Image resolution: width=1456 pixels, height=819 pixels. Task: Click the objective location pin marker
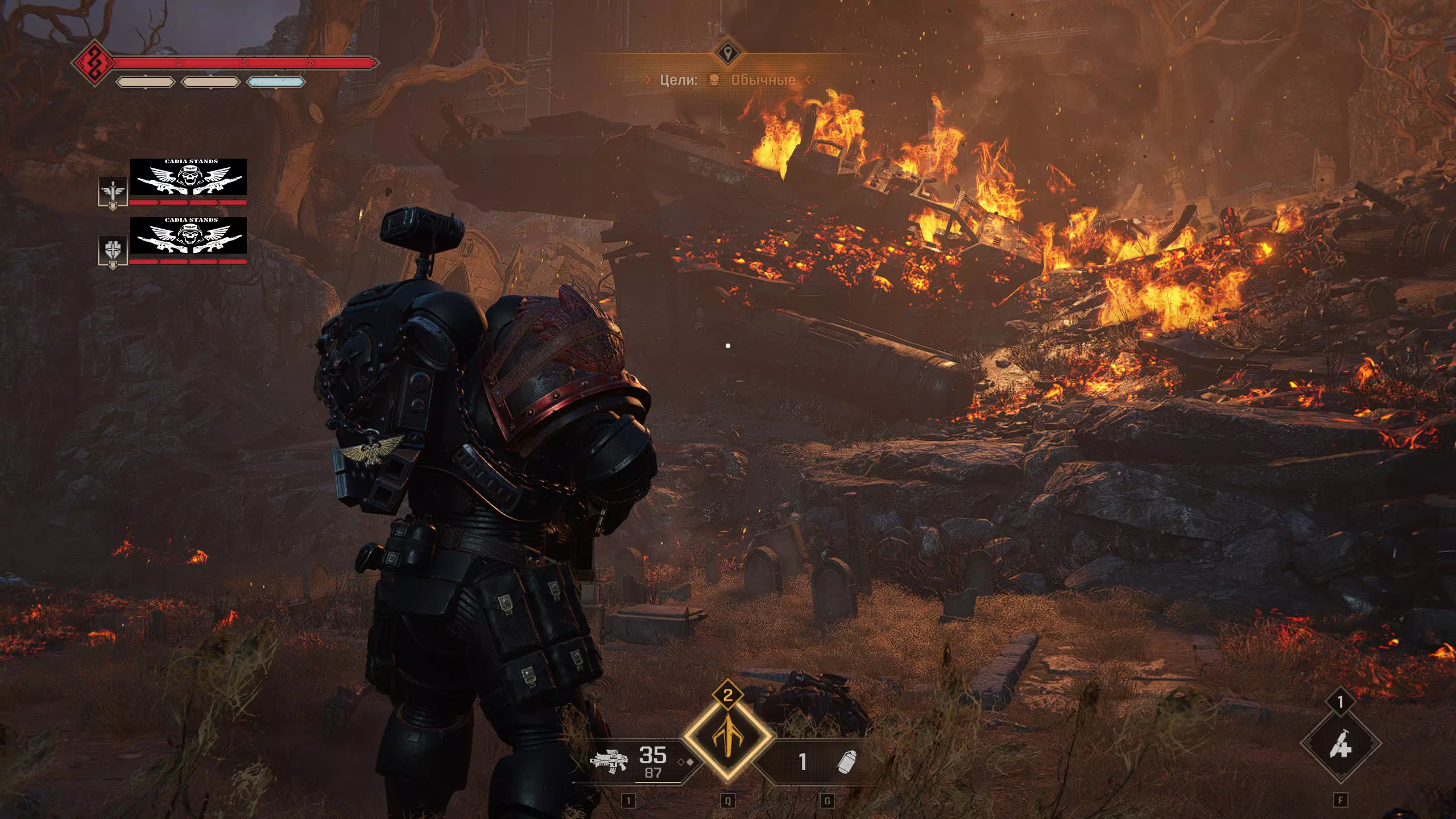coord(727,54)
